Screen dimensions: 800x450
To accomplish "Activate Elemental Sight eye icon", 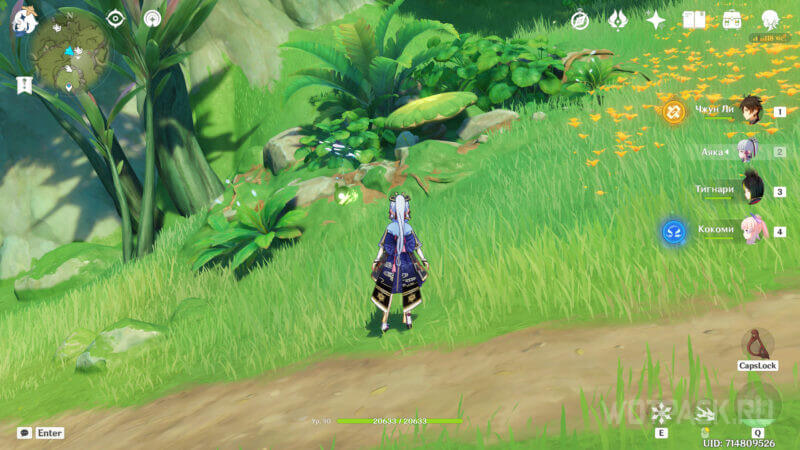I will coord(116,19).
